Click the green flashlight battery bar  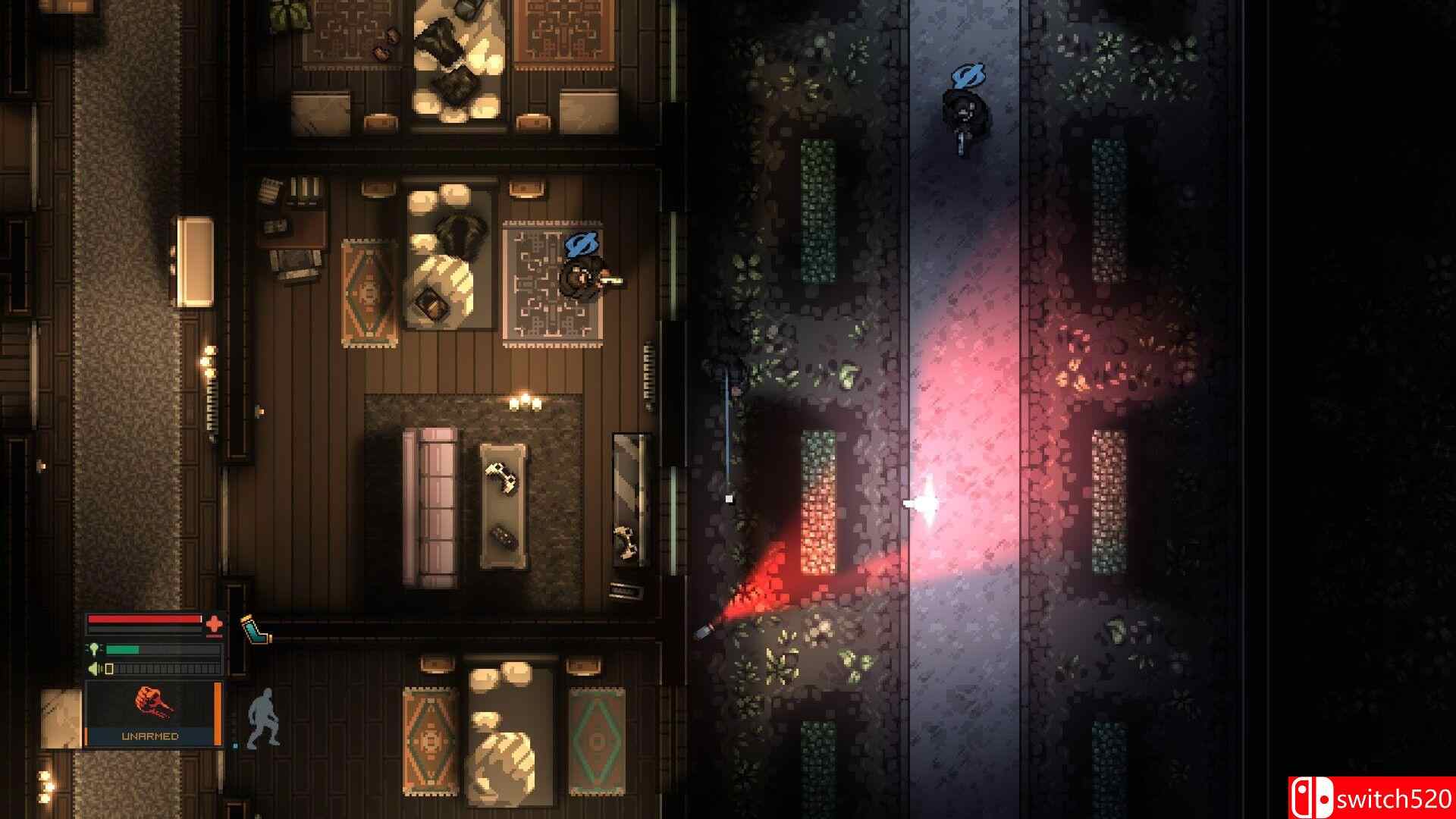coord(122,649)
